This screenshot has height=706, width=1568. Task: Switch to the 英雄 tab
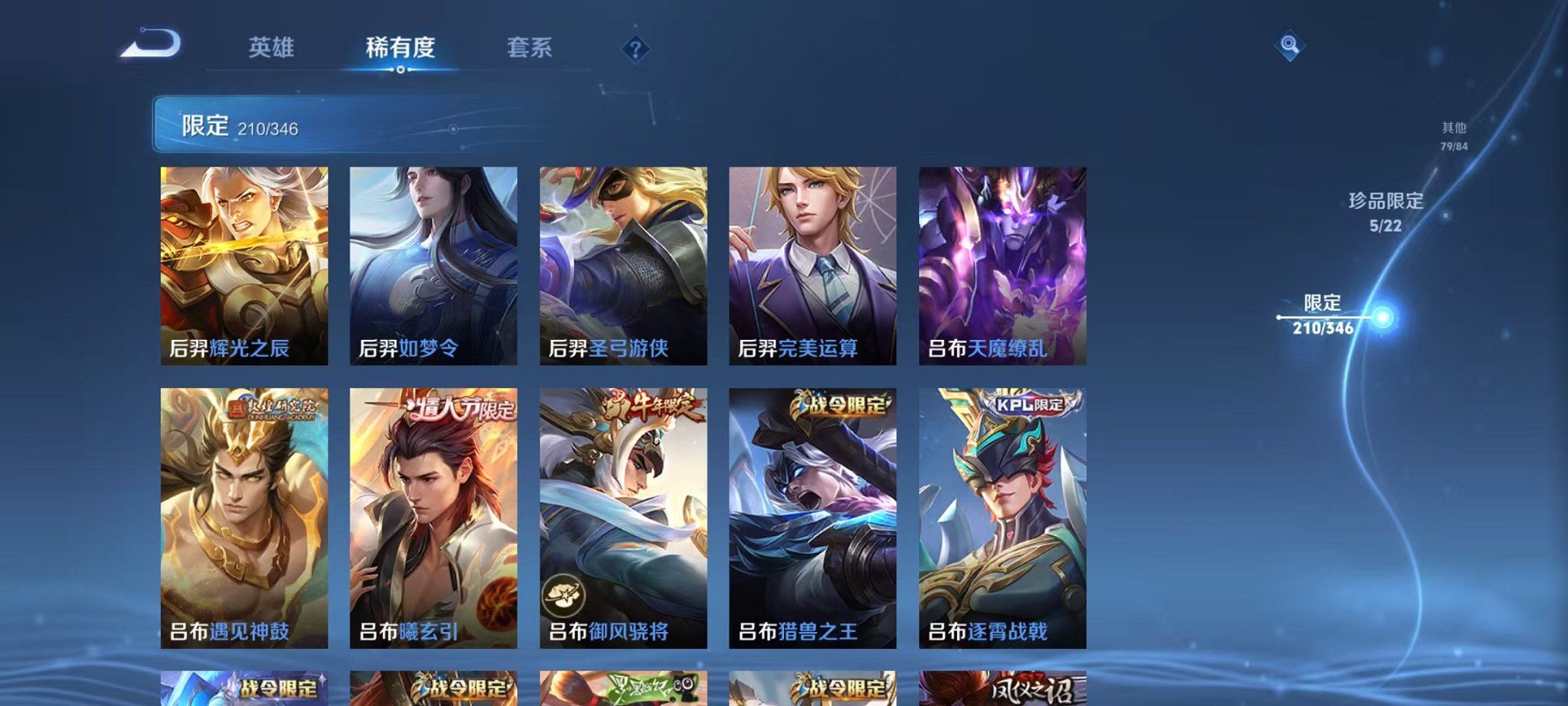coord(273,48)
